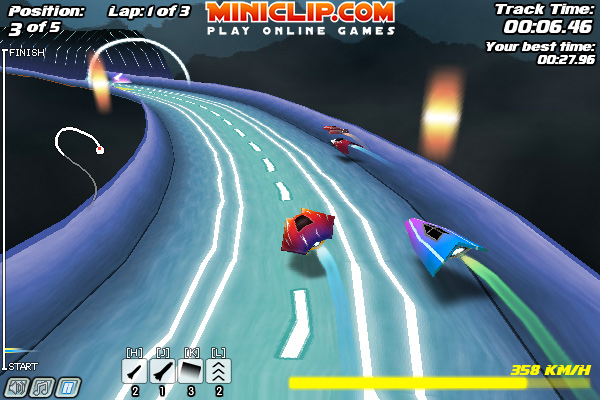Launch the large rocket in the J slot
The width and height of the screenshot is (600, 400).
(x=162, y=371)
